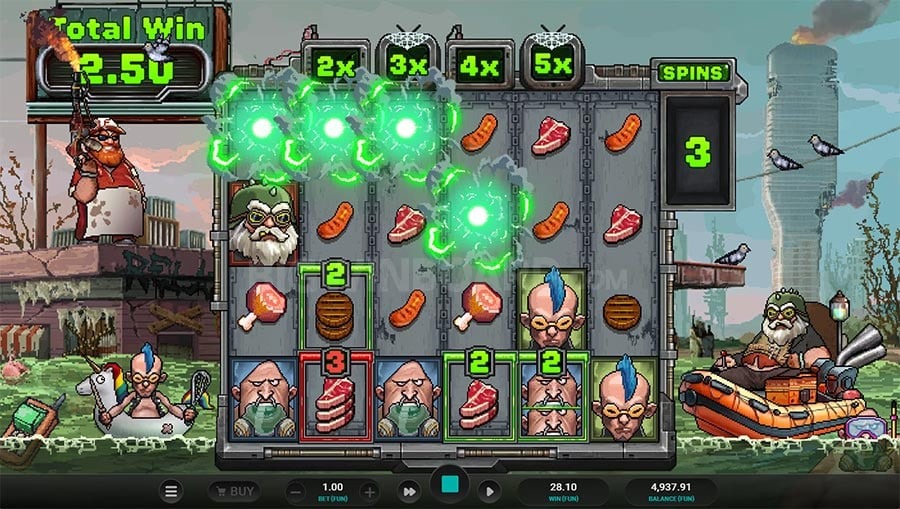Stop the spin with the teal square button
The image size is (900, 509).
[x=449, y=488]
